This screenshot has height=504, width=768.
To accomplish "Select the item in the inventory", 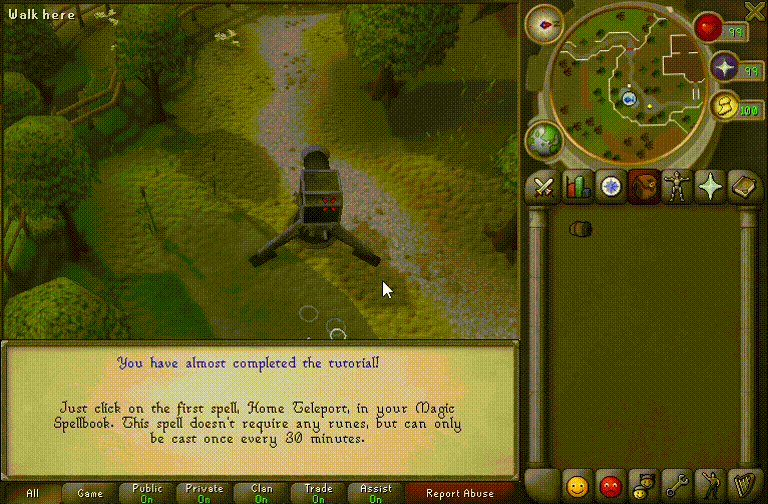I will pyautogui.click(x=580, y=229).
